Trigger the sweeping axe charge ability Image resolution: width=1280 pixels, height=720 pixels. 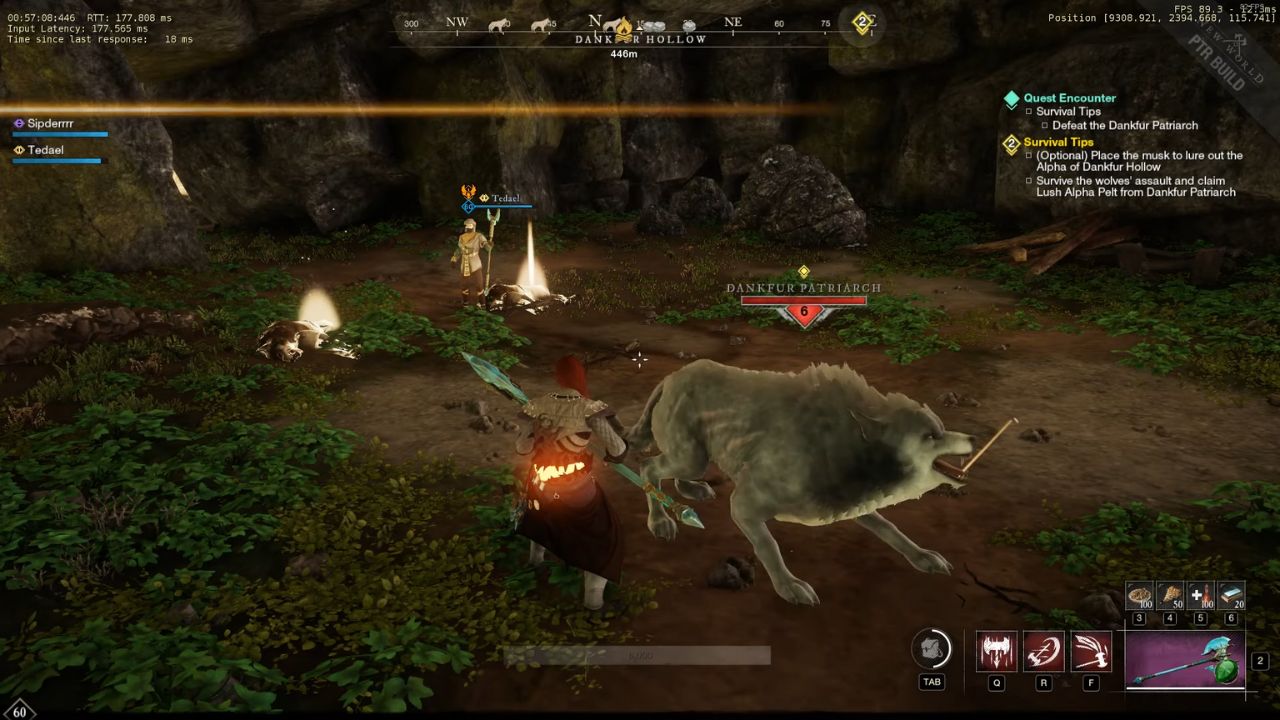[1090, 652]
